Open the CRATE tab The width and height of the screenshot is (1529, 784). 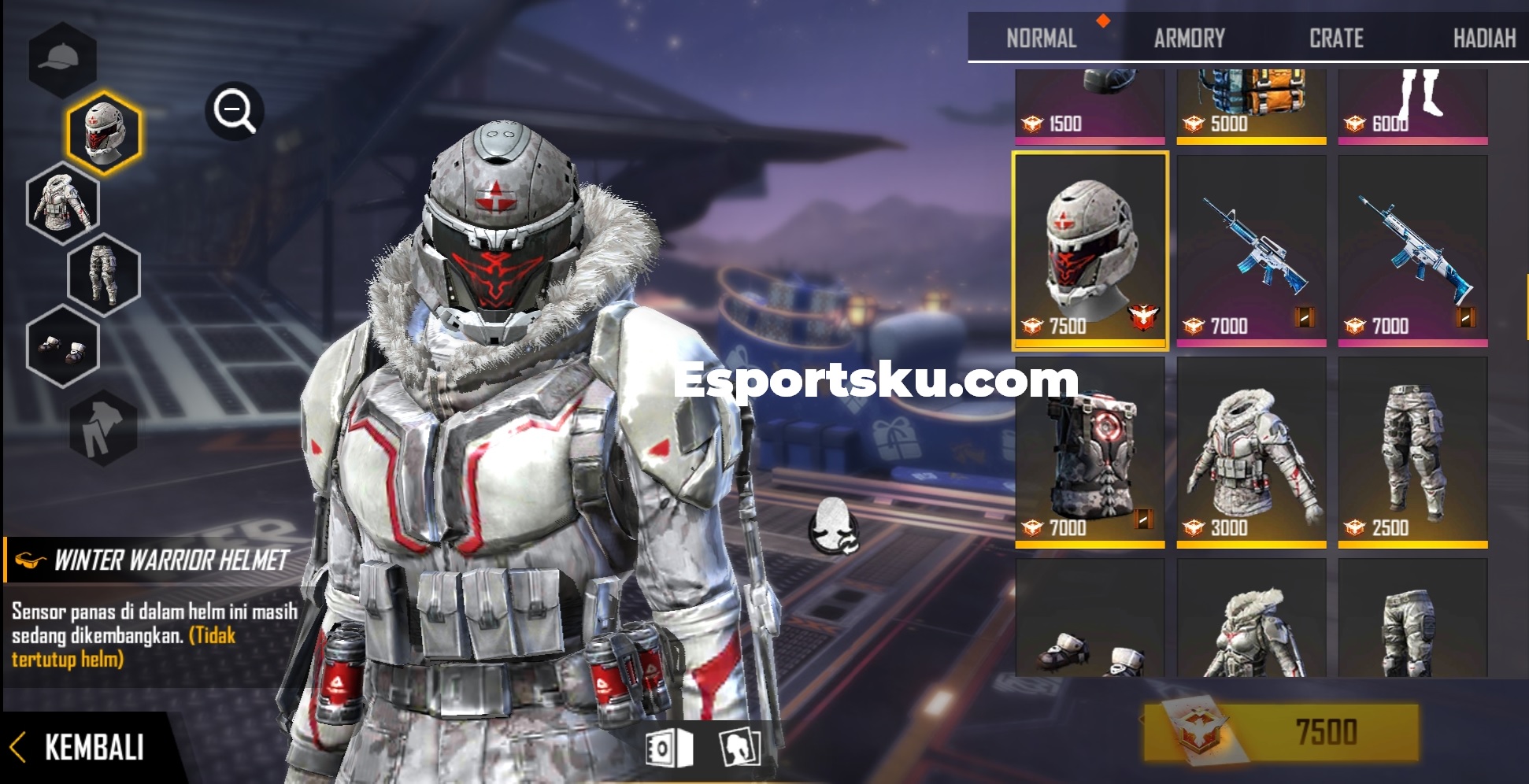point(1336,37)
